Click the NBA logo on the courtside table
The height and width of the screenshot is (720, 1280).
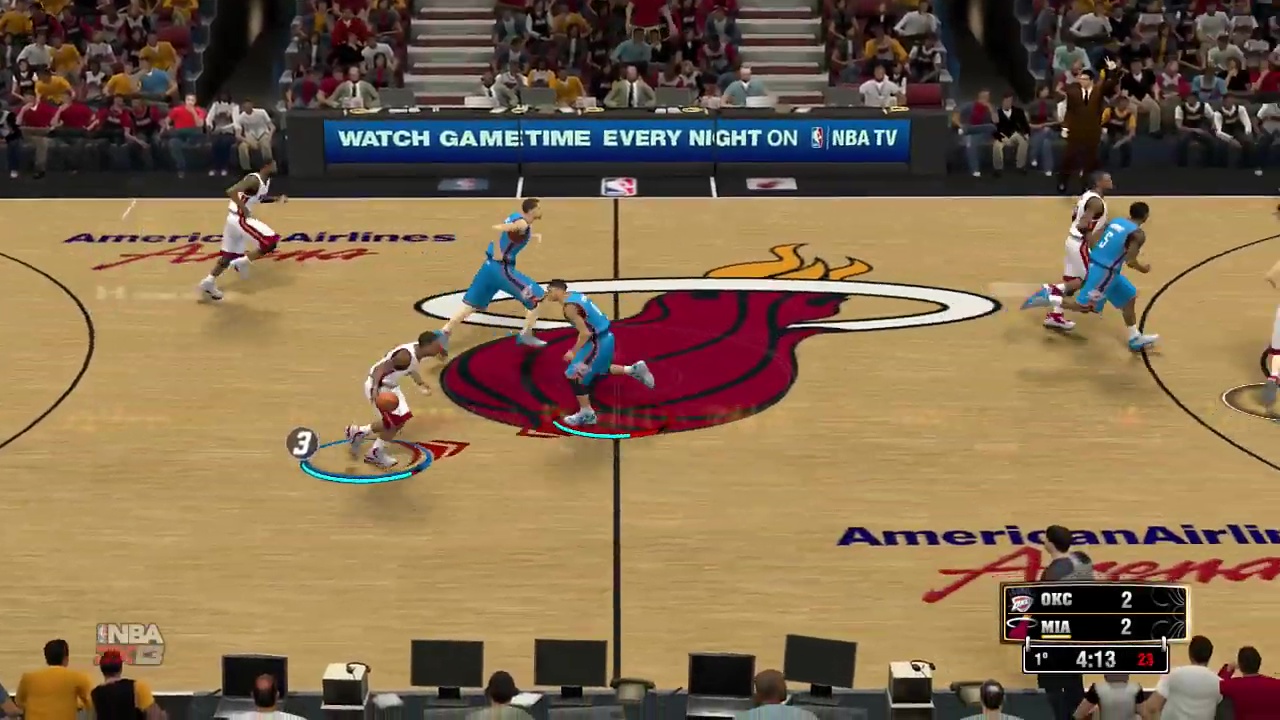pyautogui.click(x=618, y=185)
